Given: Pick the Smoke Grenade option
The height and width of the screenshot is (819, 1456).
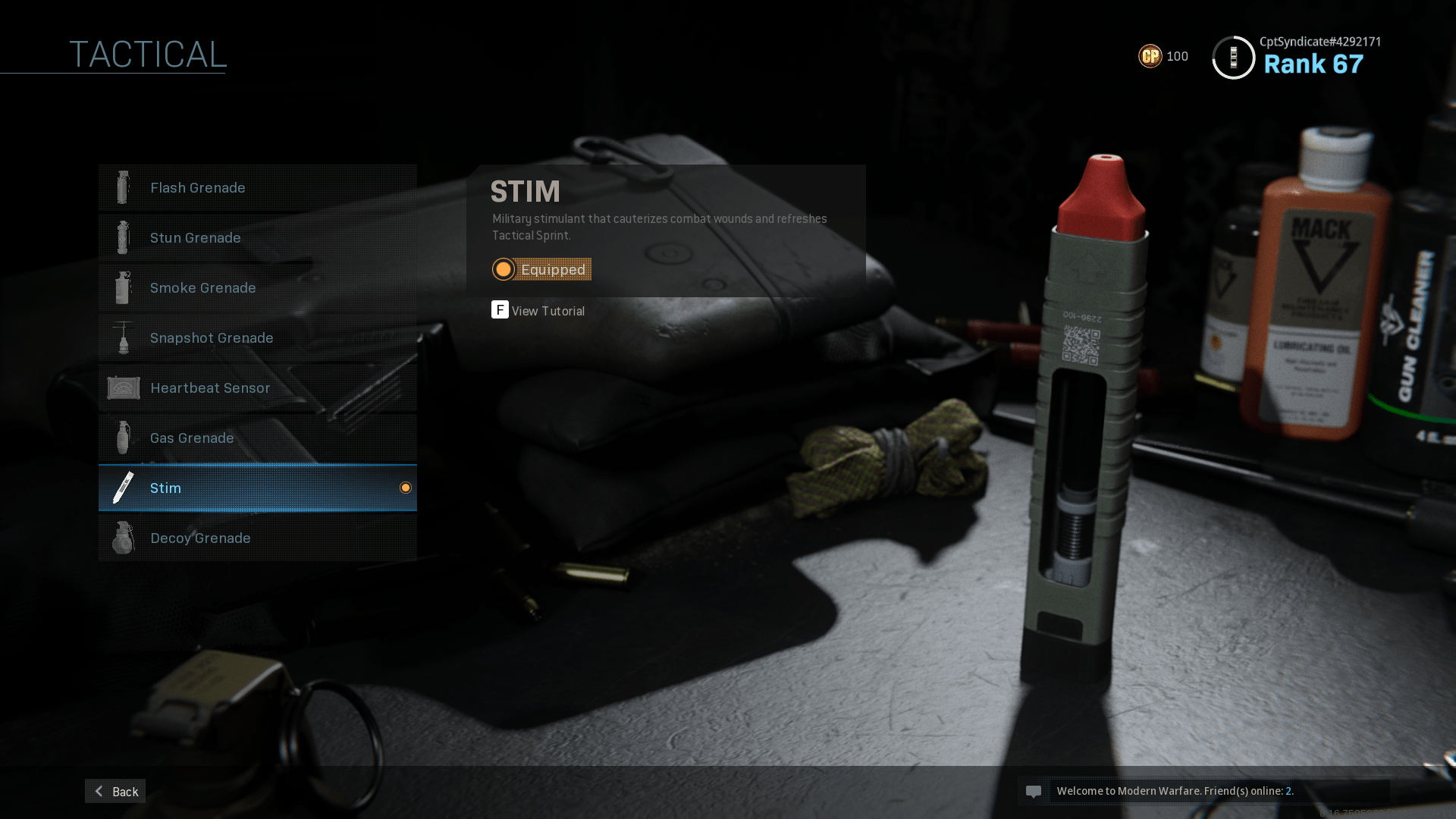Looking at the screenshot, I should coord(257,287).
